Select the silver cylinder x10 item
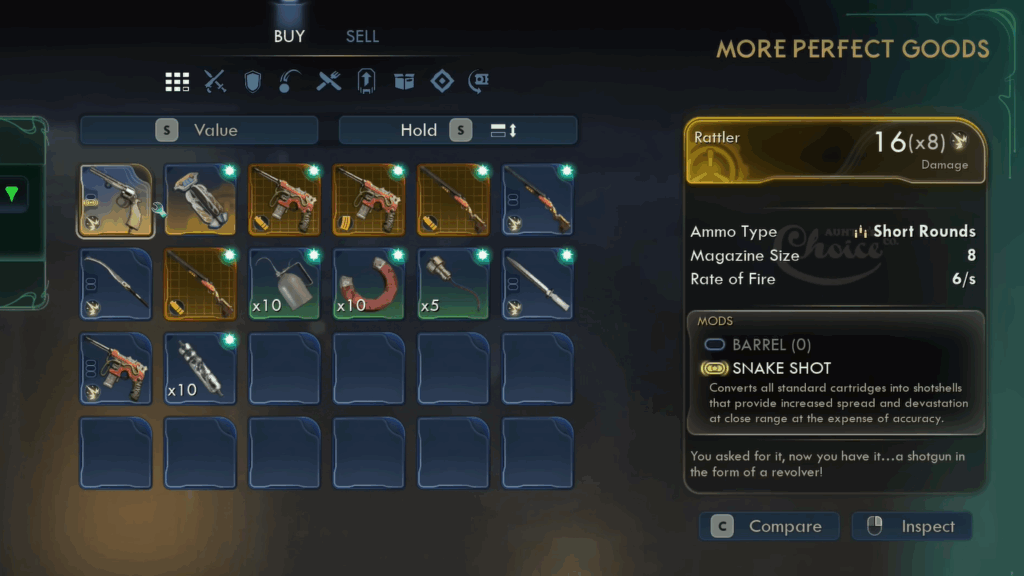This screenshot has height=576, width=1024. pos(200,369)
